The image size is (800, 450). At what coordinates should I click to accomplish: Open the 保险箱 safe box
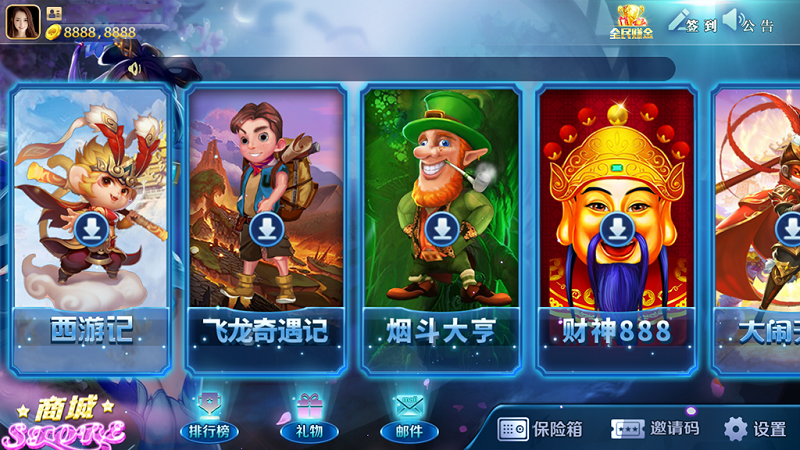click(x=541, y=429)
